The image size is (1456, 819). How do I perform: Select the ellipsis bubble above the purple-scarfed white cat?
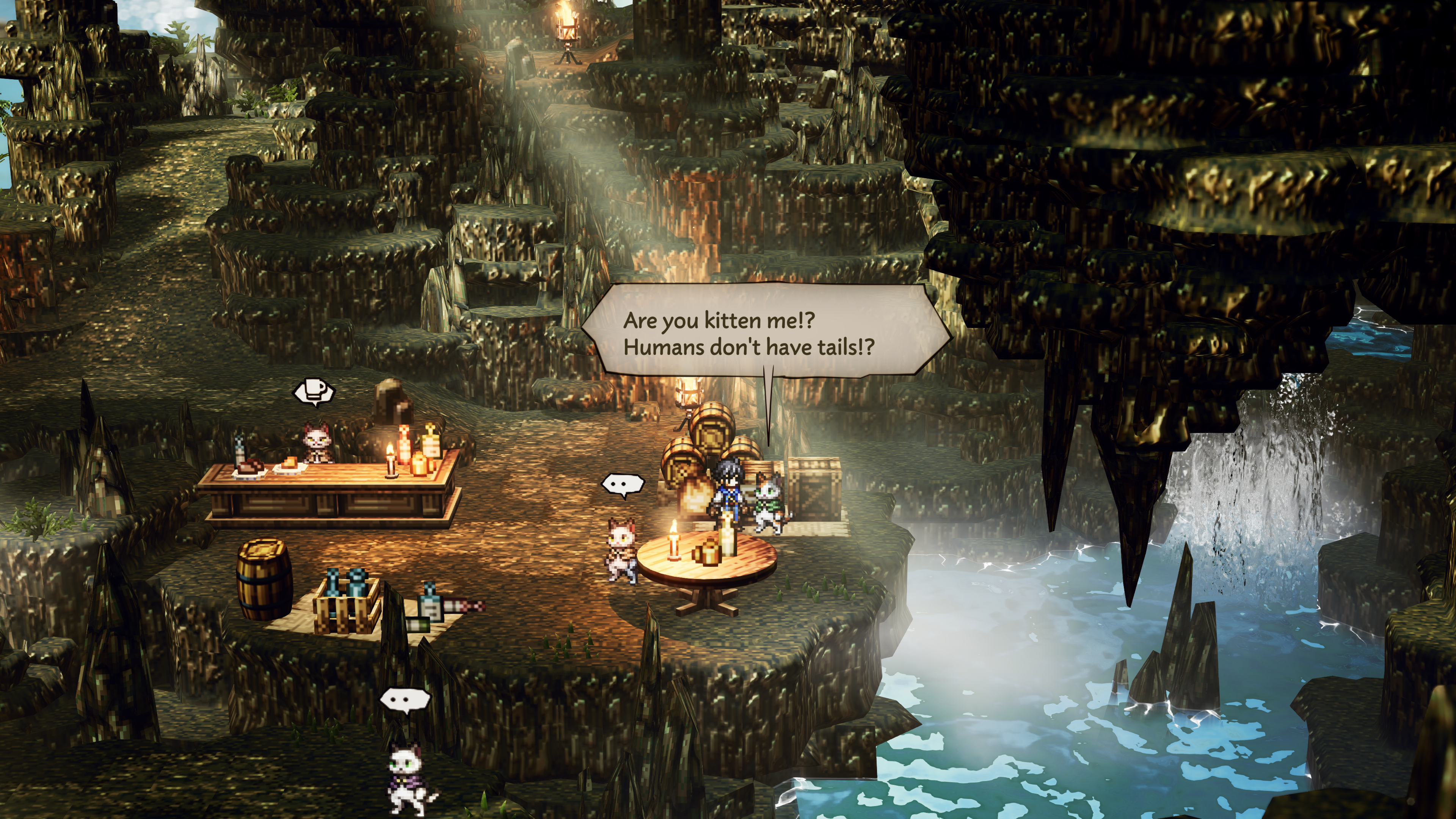(404, 700)
